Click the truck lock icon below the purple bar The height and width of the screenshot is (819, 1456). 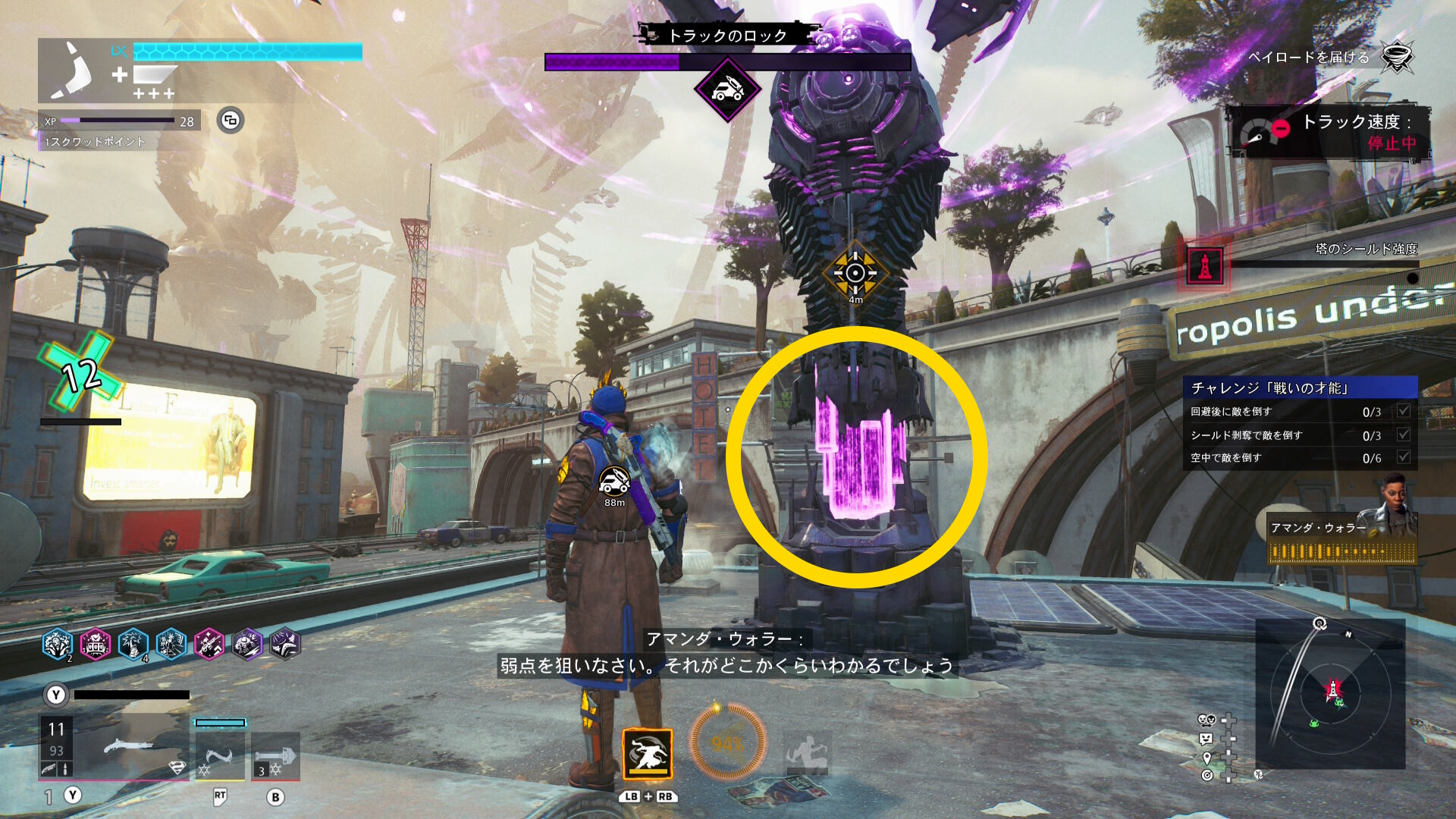[x=727, y=90]
